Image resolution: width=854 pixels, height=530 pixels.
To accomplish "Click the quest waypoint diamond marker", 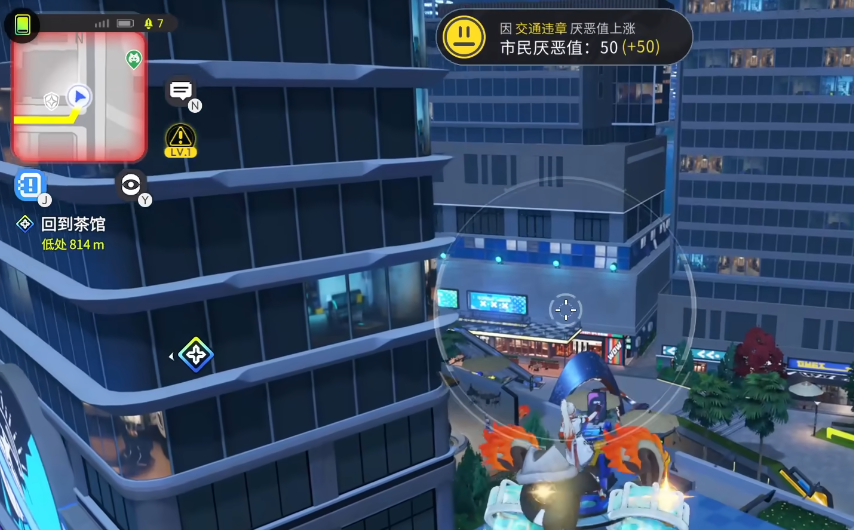I will tap(195, 354).
